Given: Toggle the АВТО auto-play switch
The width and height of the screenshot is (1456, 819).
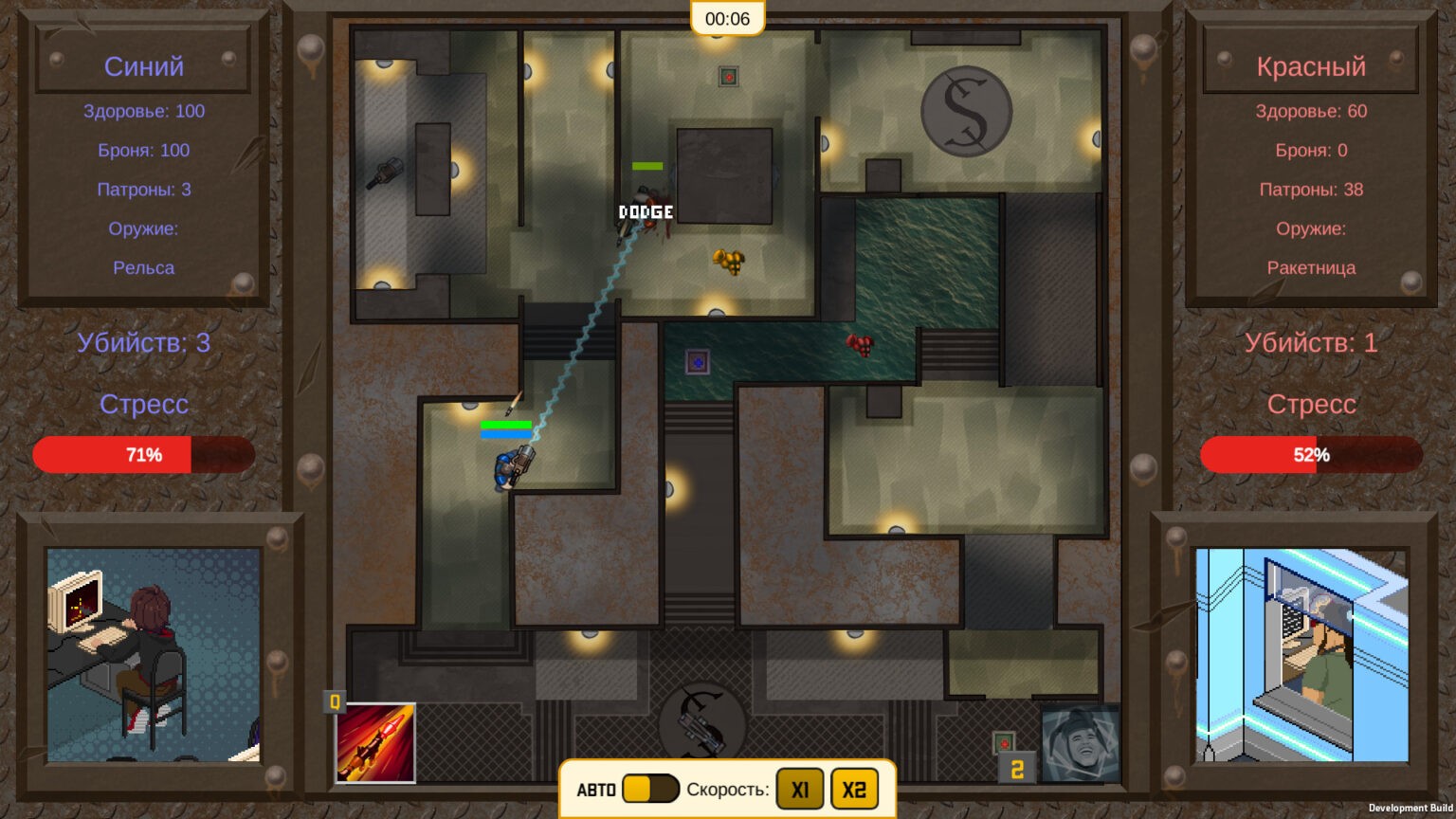Looking at the screenshot, I should click(650, 789).
